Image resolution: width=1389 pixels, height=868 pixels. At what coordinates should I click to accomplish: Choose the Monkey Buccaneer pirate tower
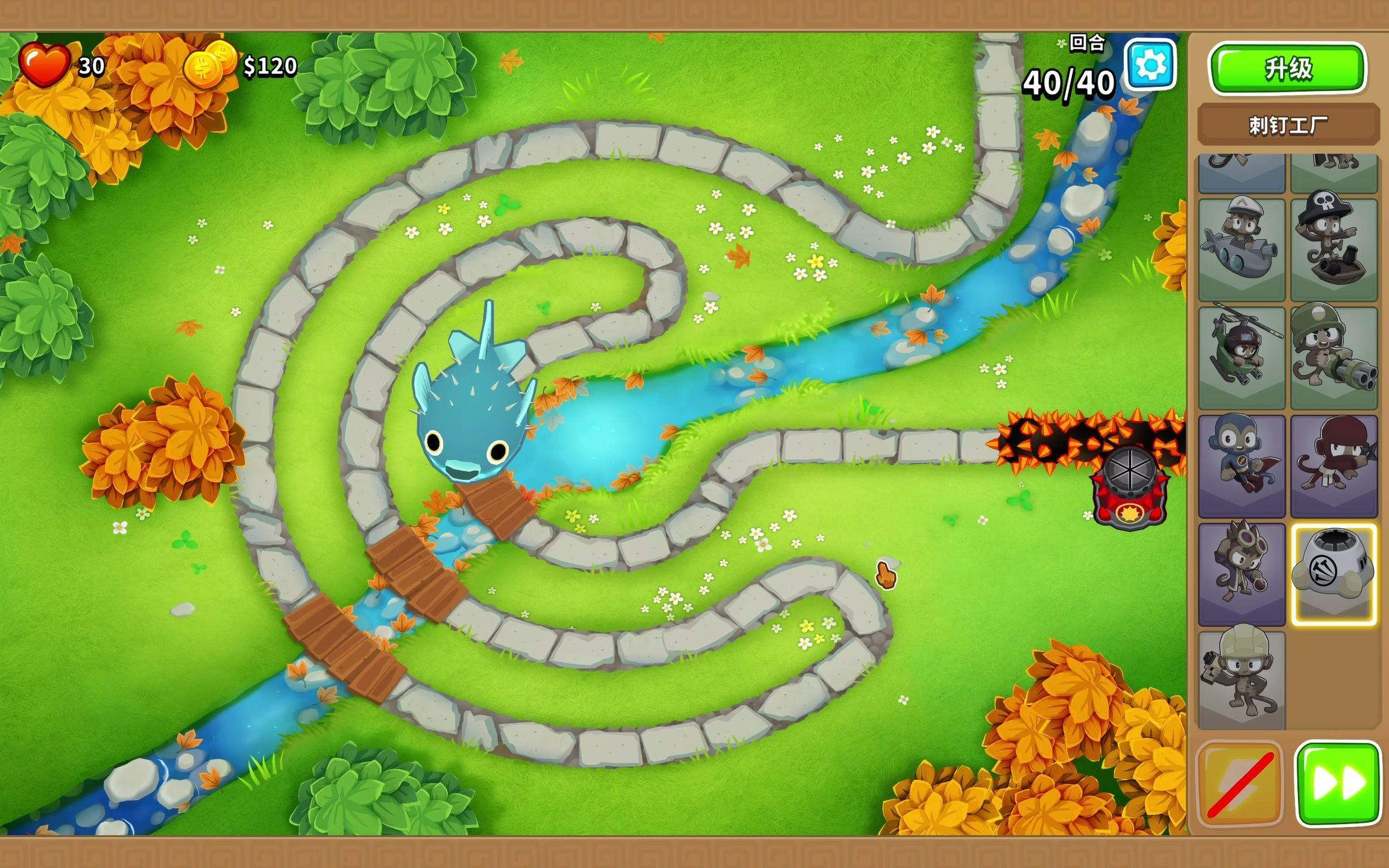click(1334, 249)
